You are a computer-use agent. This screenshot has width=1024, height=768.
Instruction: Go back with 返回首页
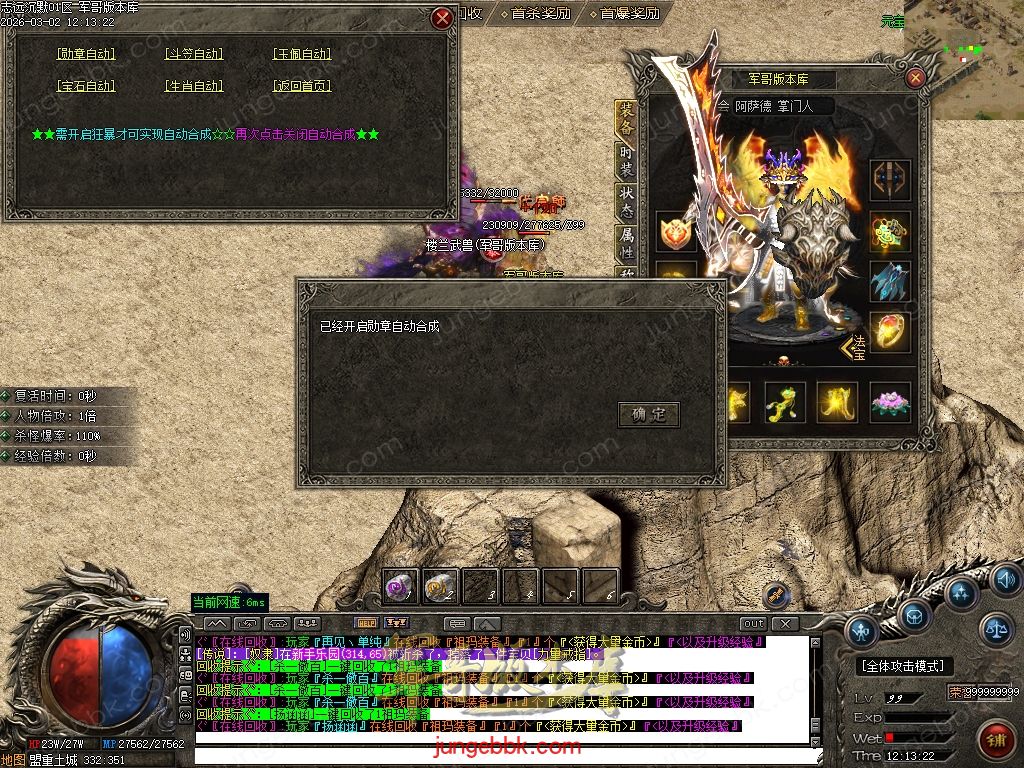click(x=302, y=86)
